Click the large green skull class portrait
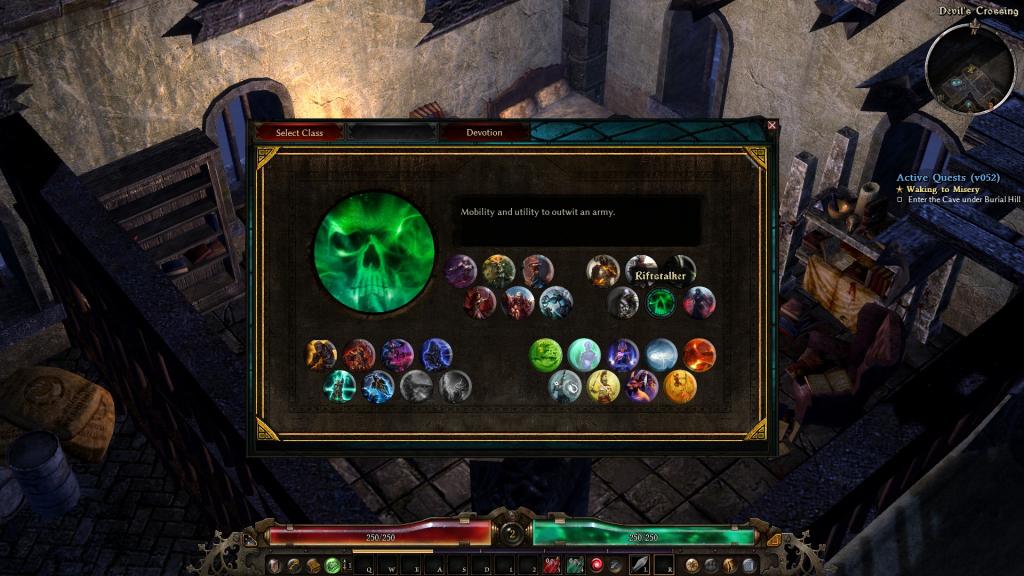 pyautogui.click(x=373, y=251)
